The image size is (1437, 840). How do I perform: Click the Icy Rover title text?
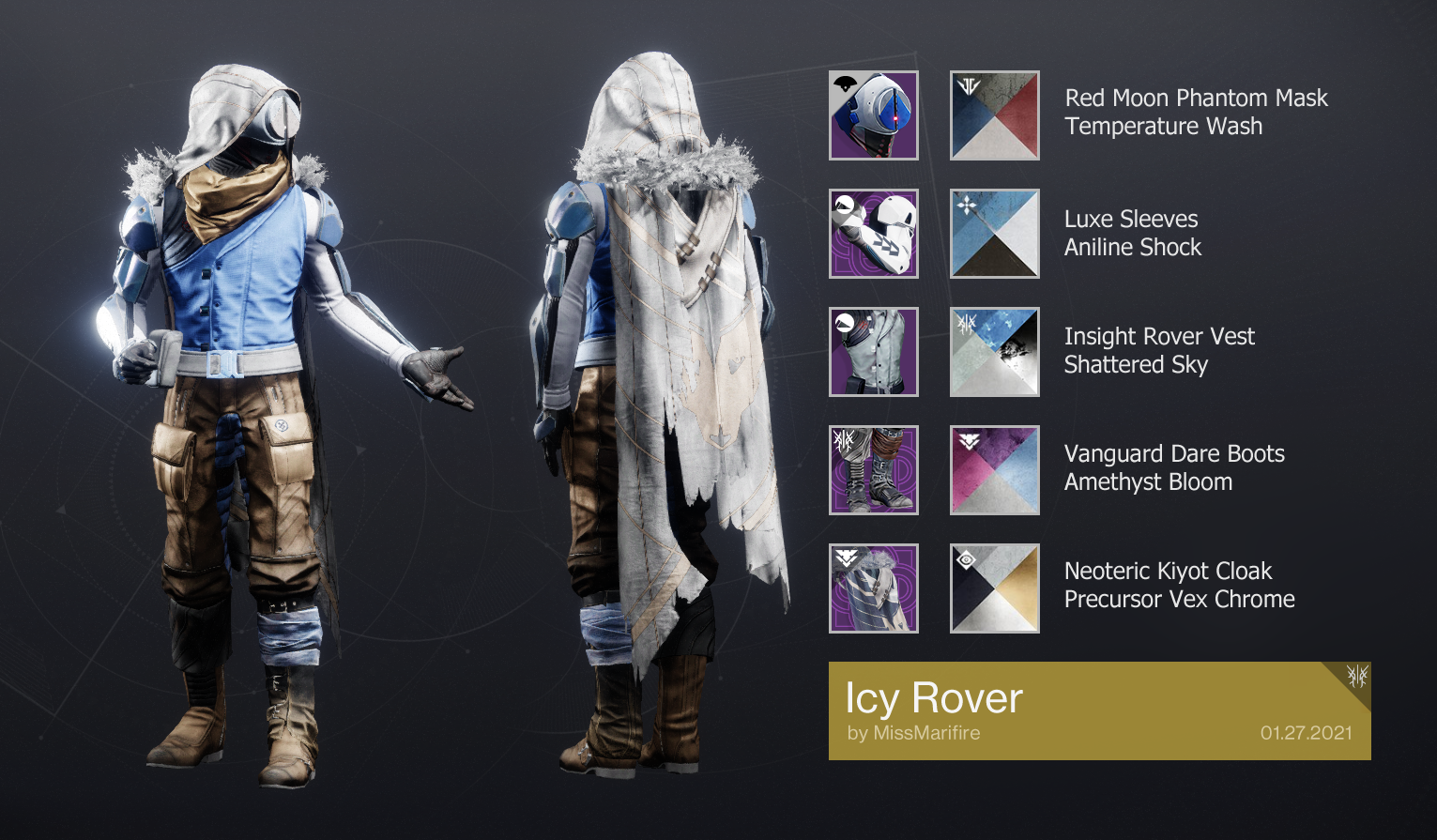[934, 698]
